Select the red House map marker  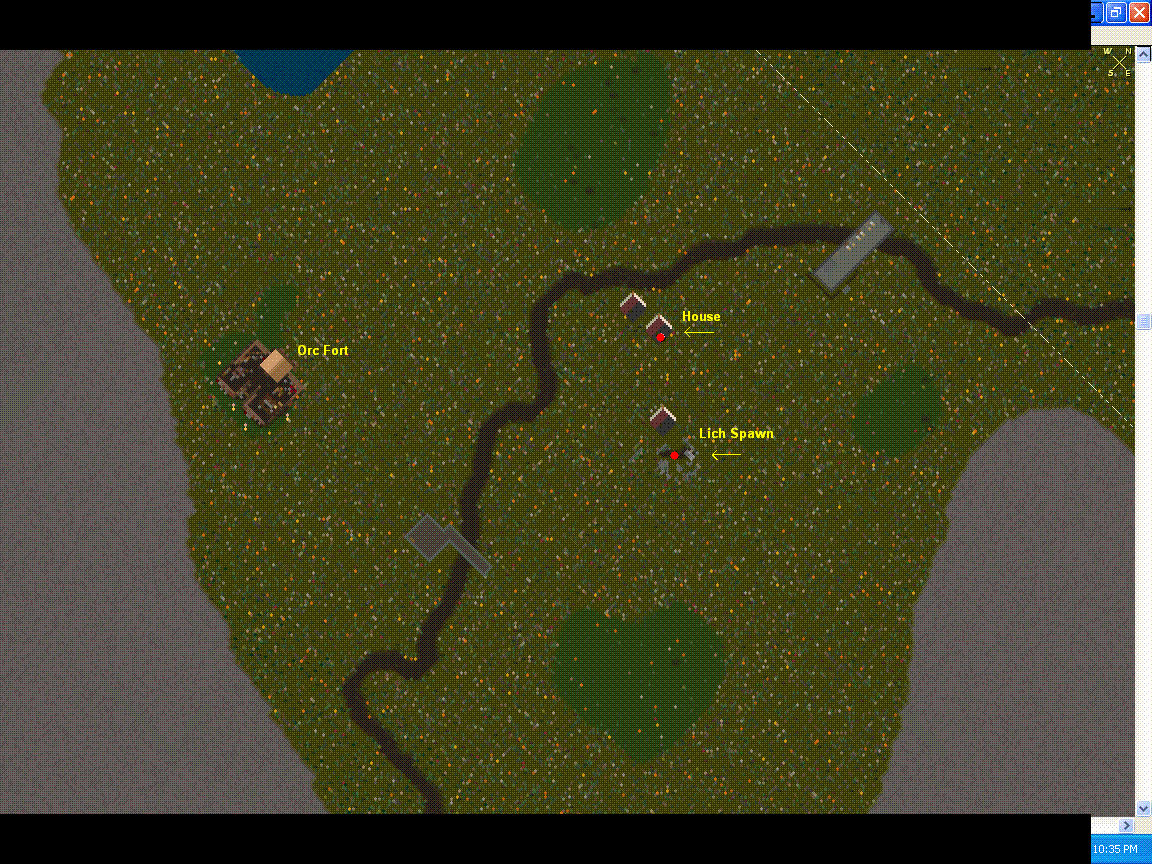[661, 337]
